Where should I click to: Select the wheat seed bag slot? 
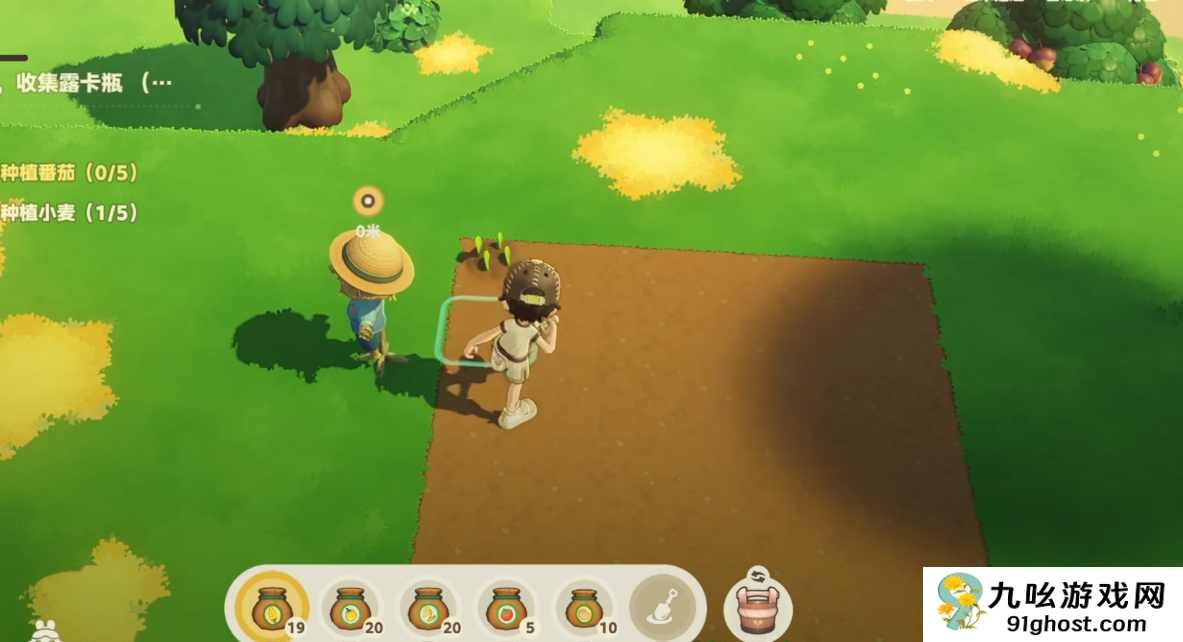coord(270,607)
